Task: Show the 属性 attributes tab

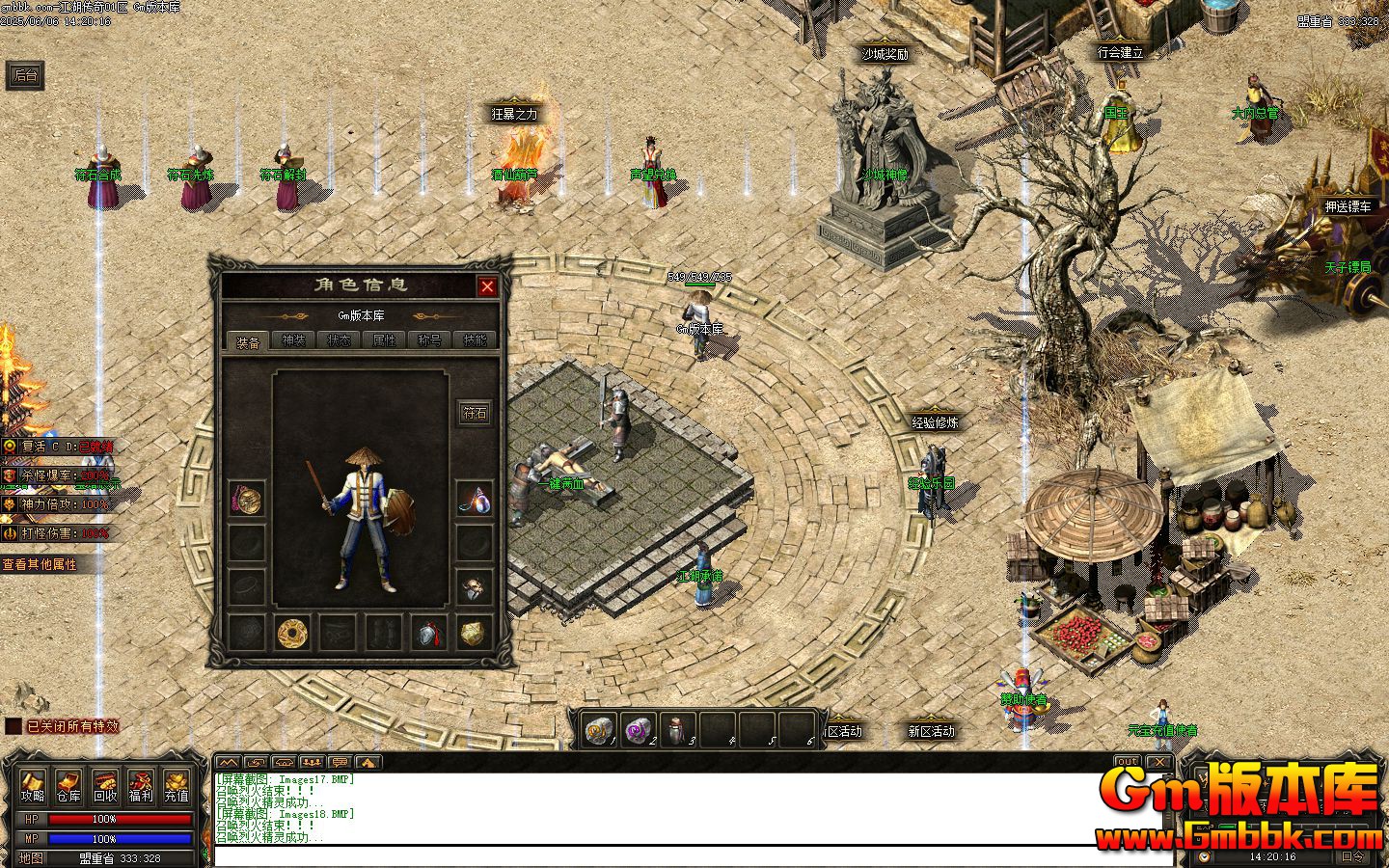Action: coord(384,340)
